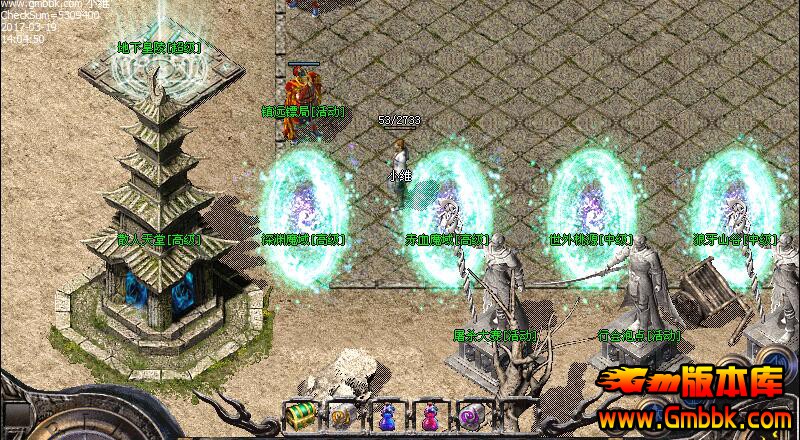
Task: Select the green treasure chest hotbar slot
Action: (x=299, y=414)
